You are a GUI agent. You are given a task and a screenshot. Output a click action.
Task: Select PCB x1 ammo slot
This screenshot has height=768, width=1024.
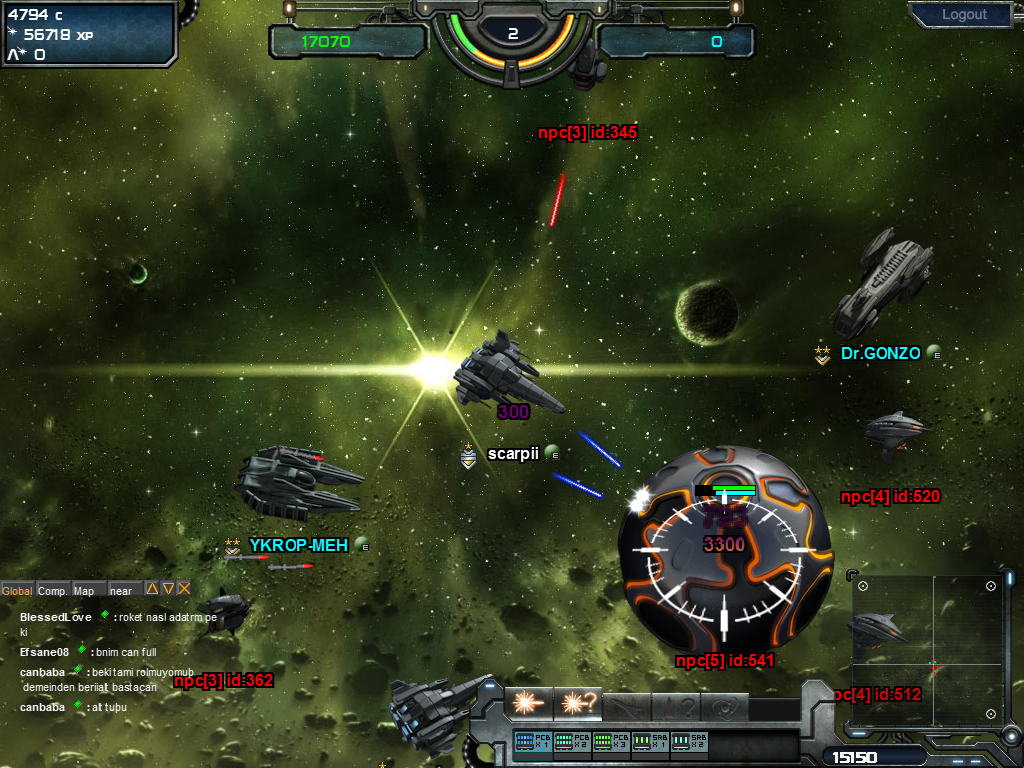[533, 743]
